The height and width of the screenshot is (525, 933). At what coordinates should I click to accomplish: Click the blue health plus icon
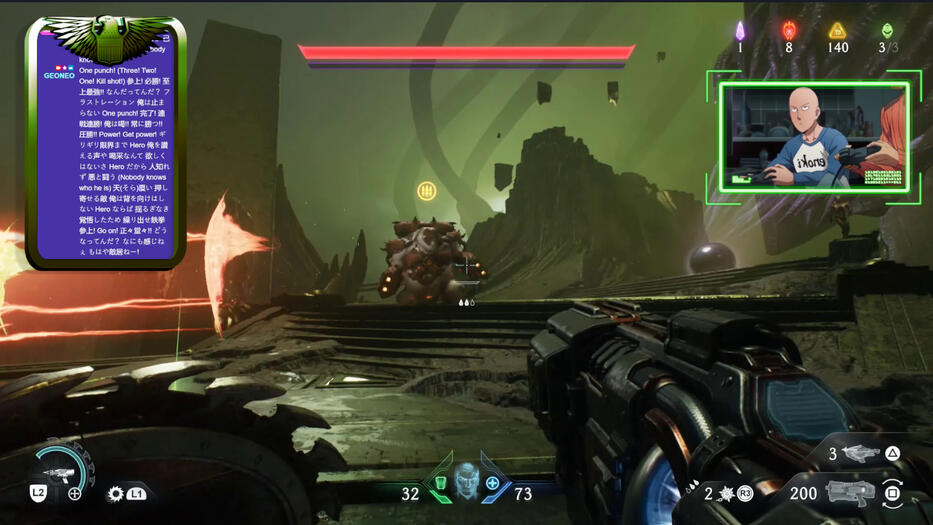(493, 484)
